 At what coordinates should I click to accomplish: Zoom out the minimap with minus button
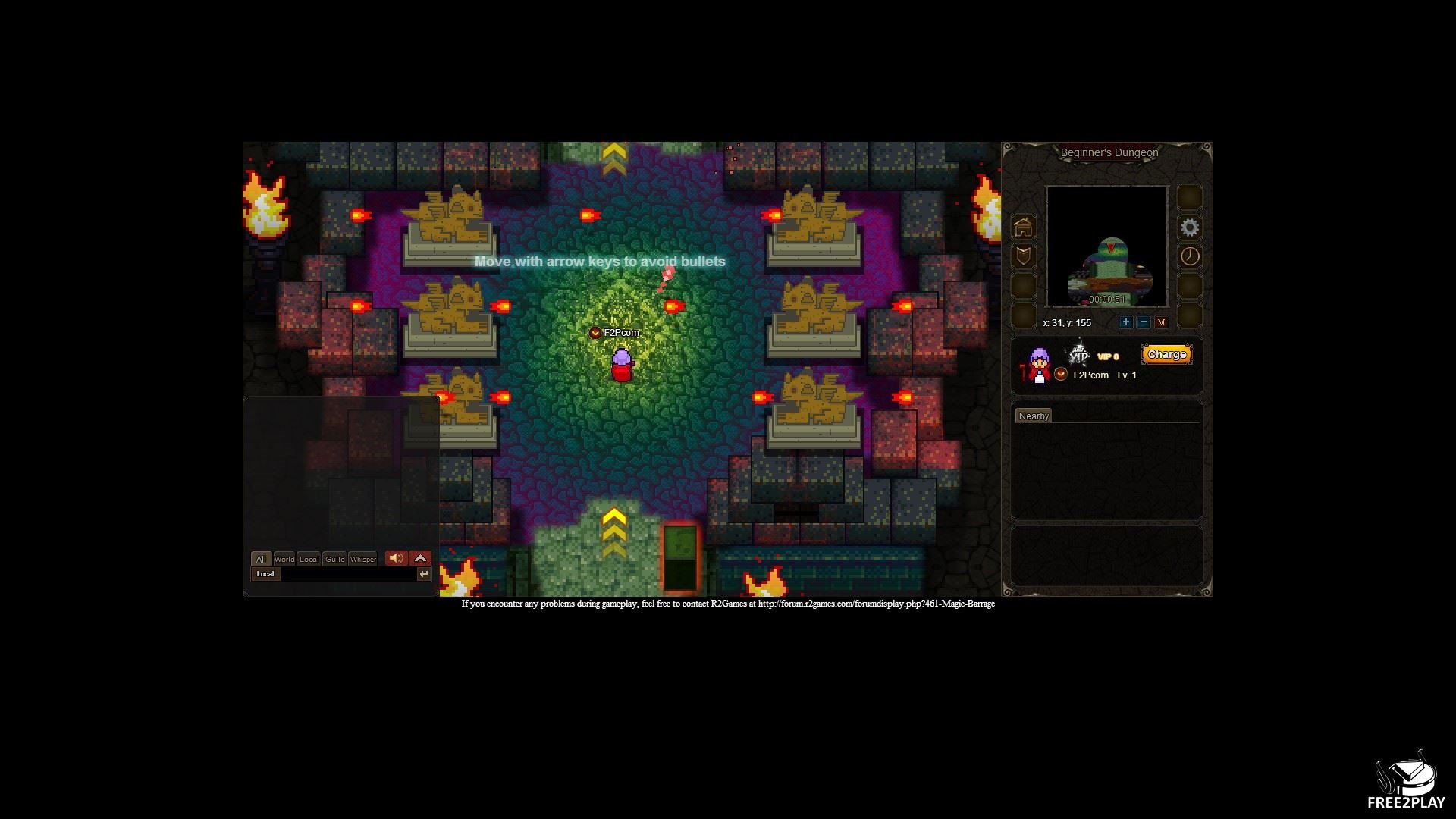point(1144,322)
